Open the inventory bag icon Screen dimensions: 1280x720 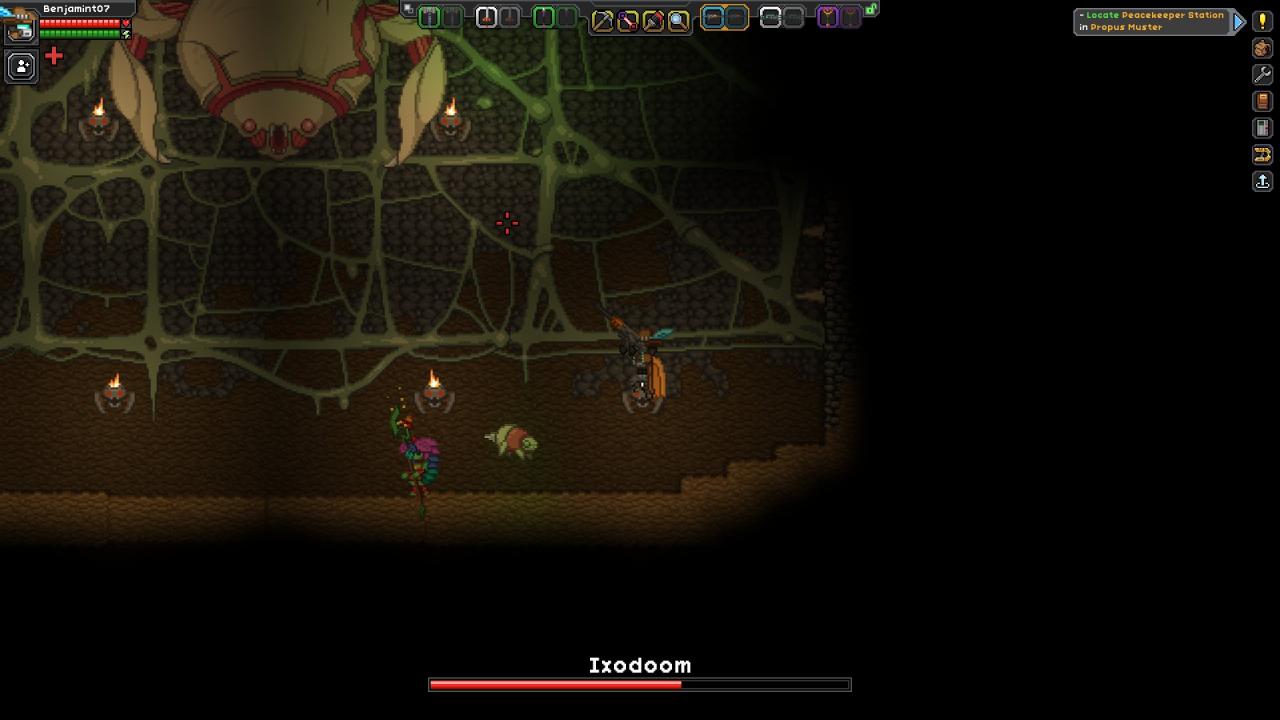(1262, 48)
